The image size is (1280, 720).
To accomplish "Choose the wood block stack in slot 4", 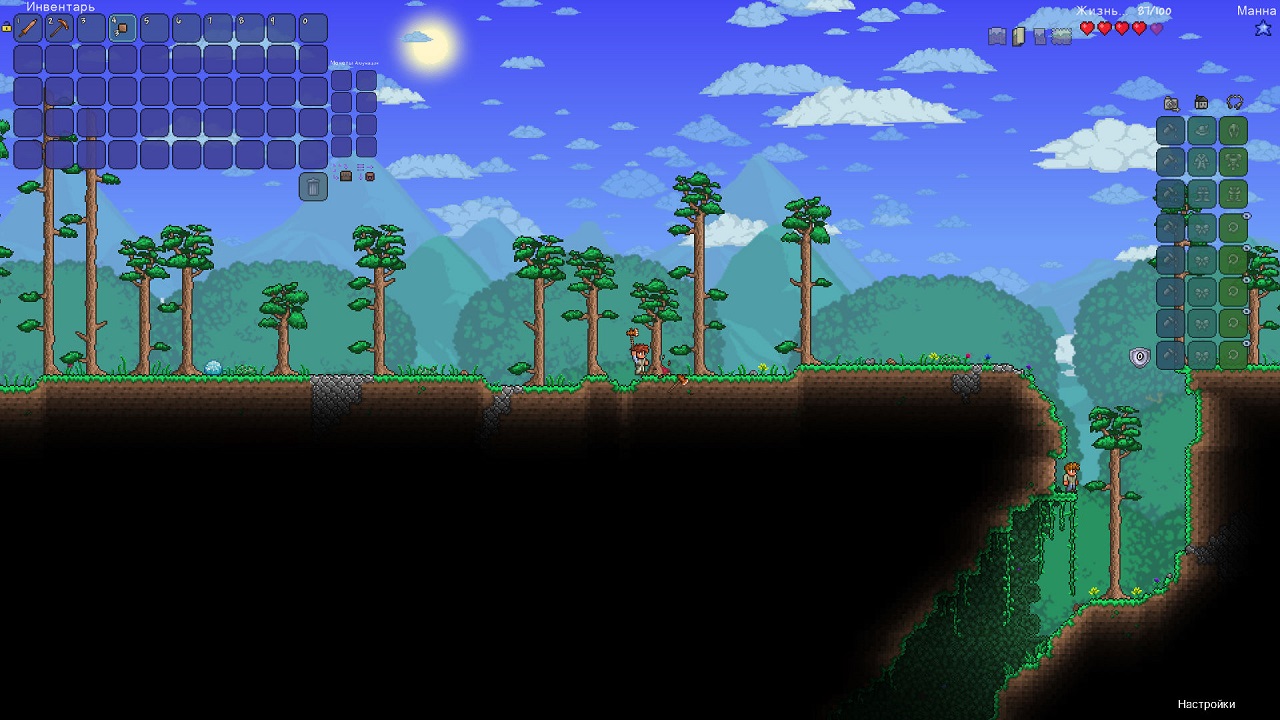I will click(123, 28).
